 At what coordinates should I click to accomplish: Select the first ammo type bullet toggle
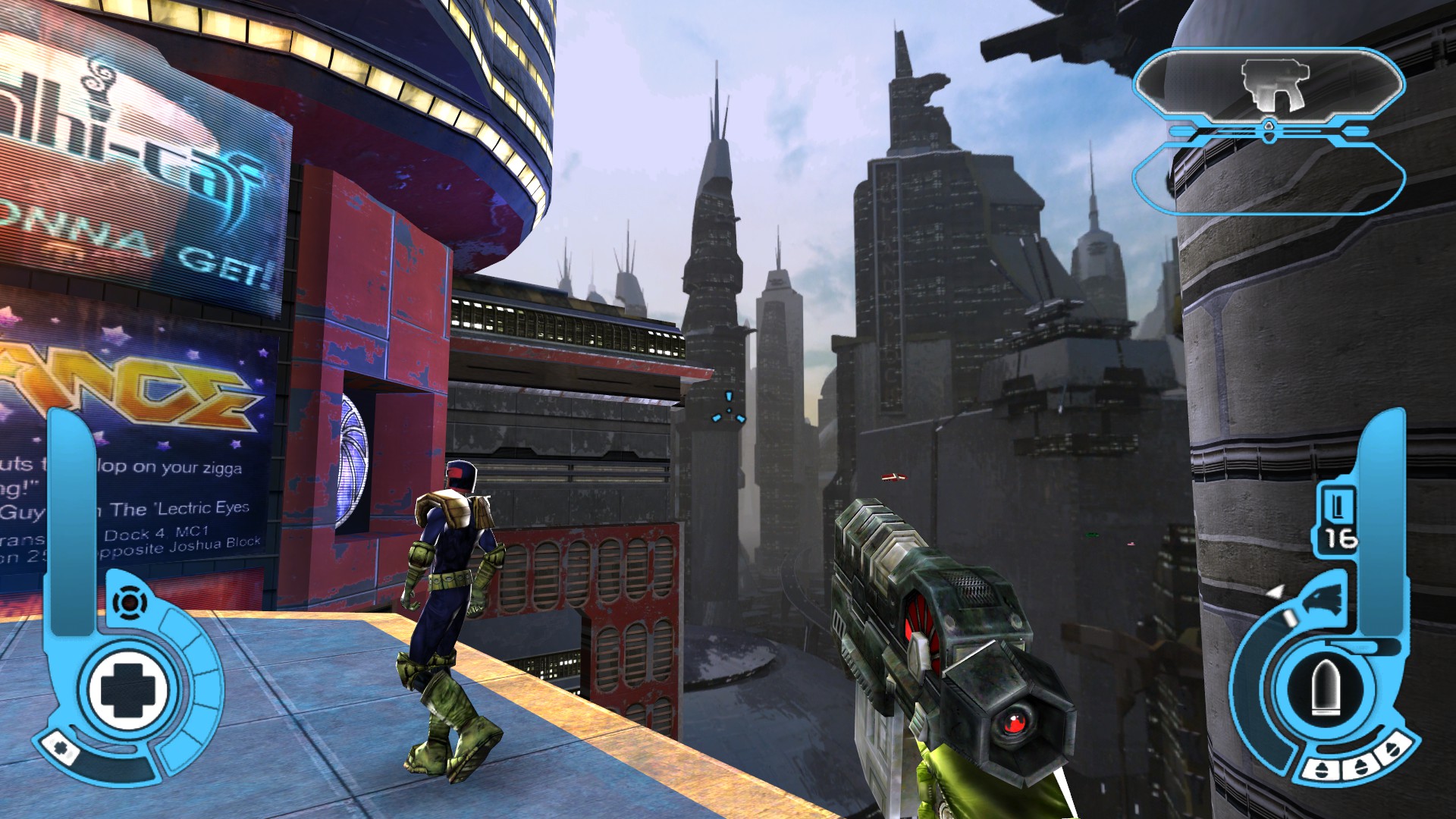tap(1321, 768)
